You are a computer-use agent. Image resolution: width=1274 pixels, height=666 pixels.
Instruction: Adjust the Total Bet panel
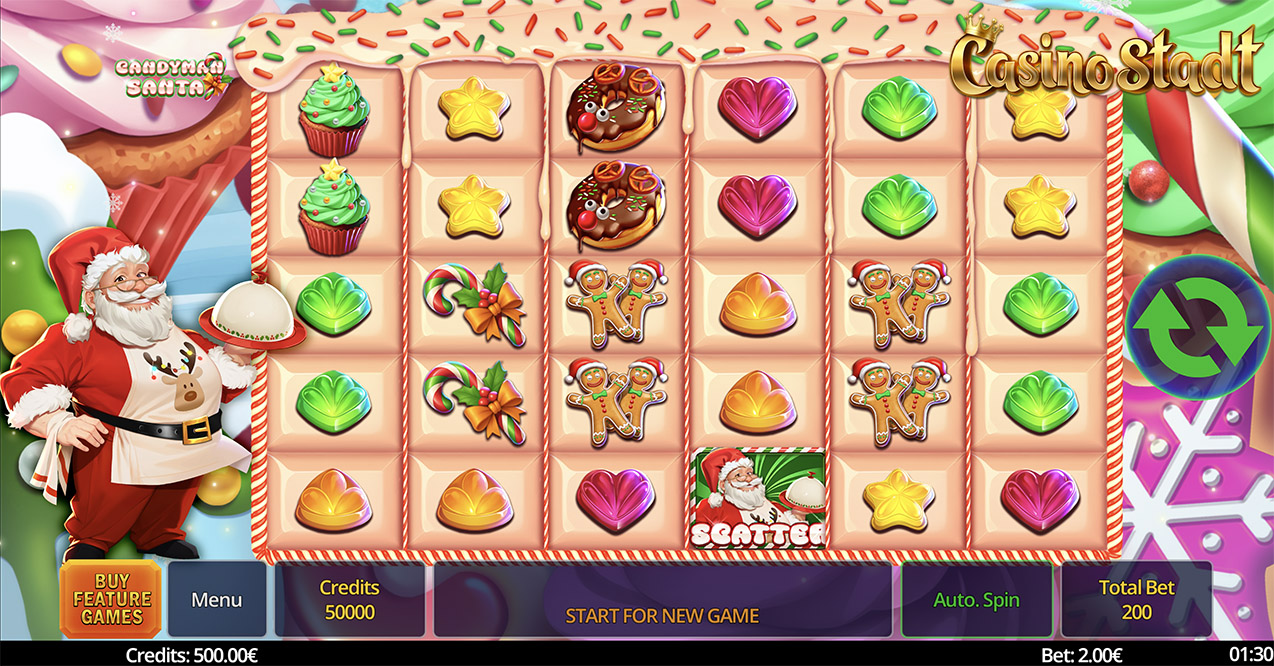click(1136, 599)
